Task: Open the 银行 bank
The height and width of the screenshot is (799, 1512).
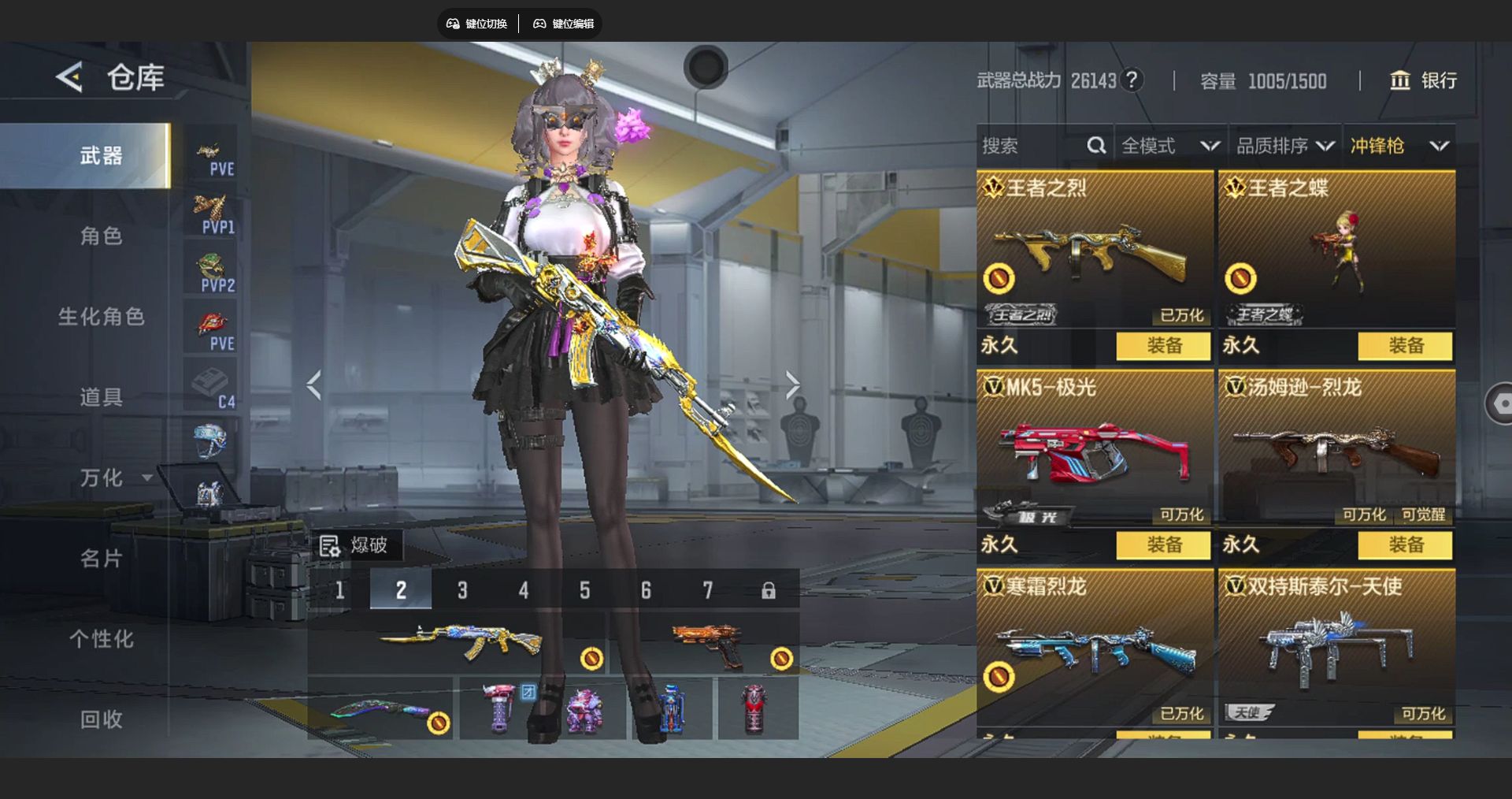Action: coord(1424,80)
